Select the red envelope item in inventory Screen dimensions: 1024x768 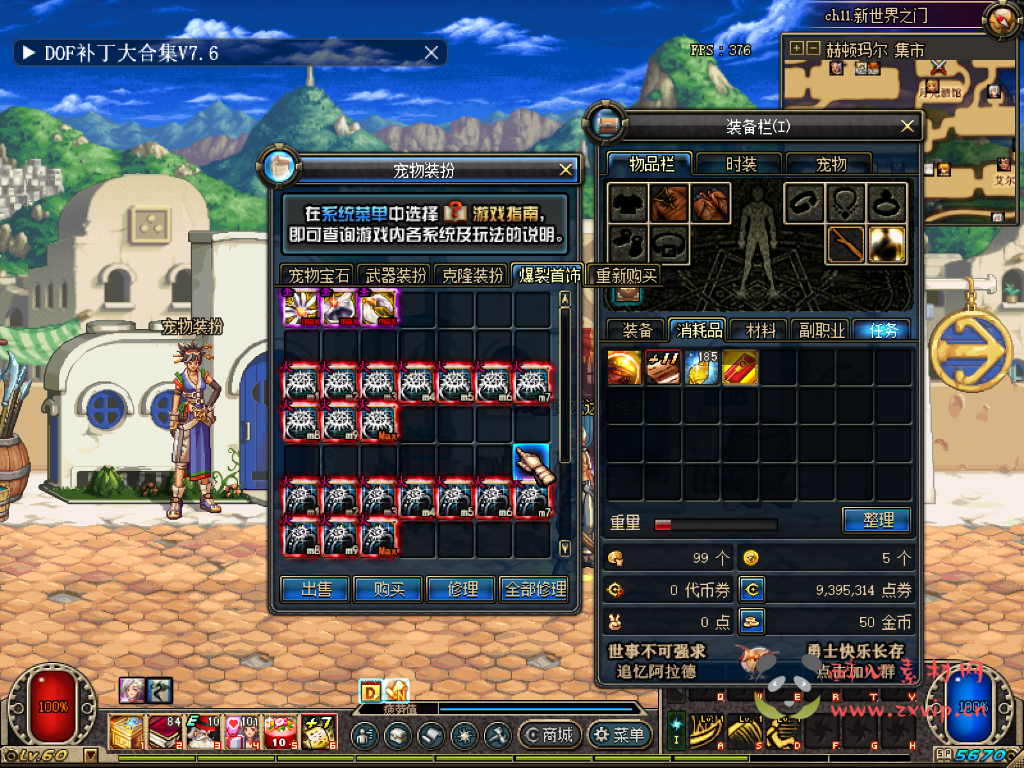click(x=740, y=368)
